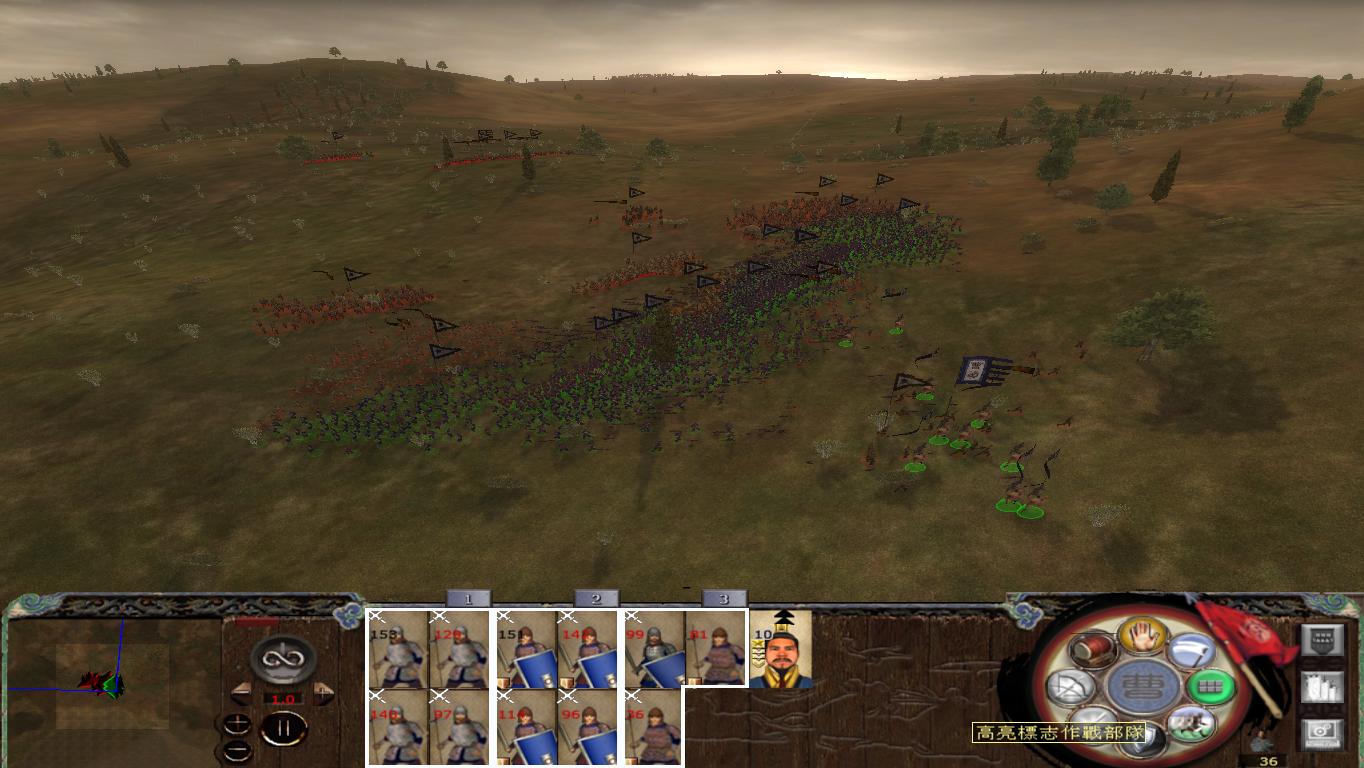Screen dimensions: 1364x768
Task: Toggle unlimited time with the infinity symbol
Action: tap(283, 657)
